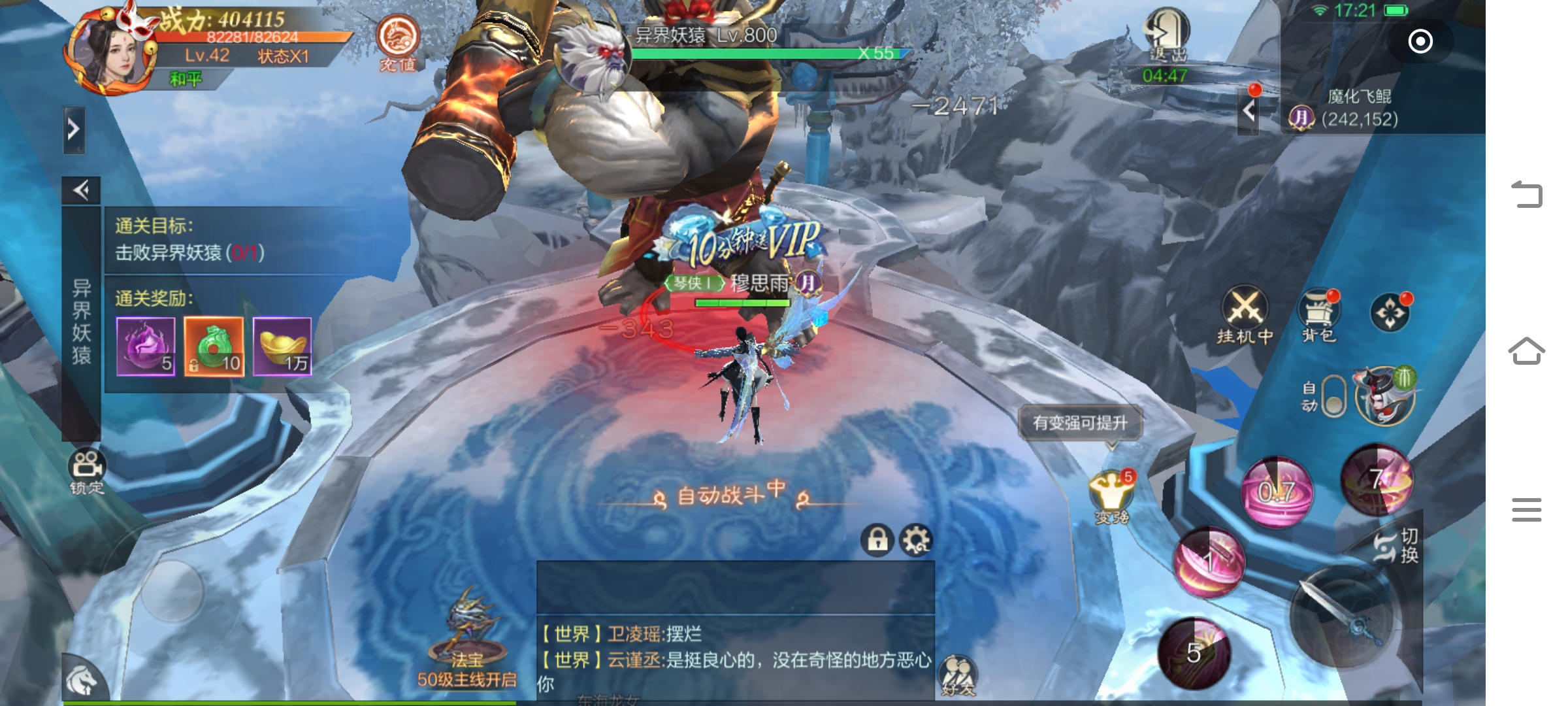The image size is (1568, 706).
Task: Open the 背包 backpack
Action: 1319,315
